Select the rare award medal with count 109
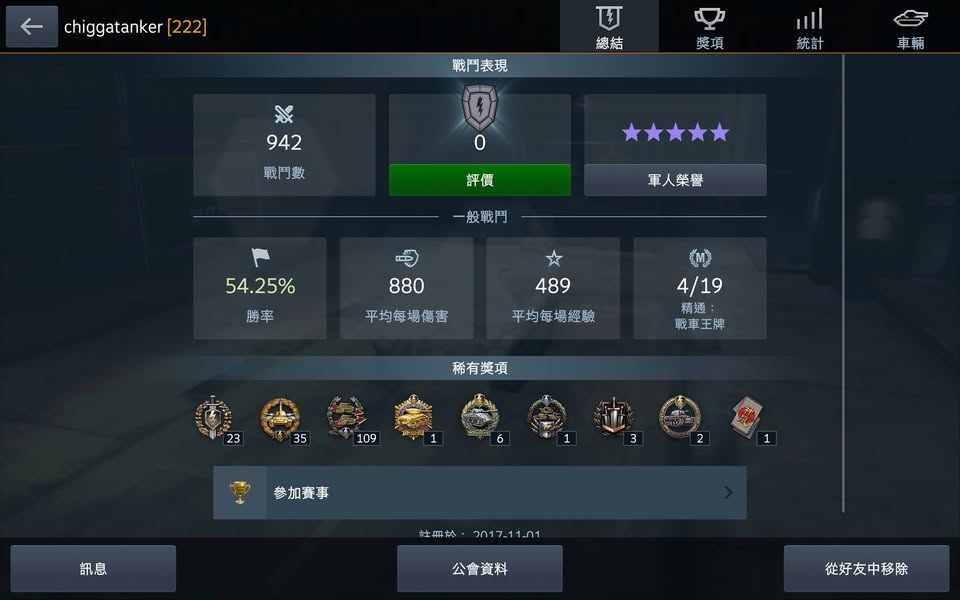Screen dimensions: 960x600 coord(347,418)
